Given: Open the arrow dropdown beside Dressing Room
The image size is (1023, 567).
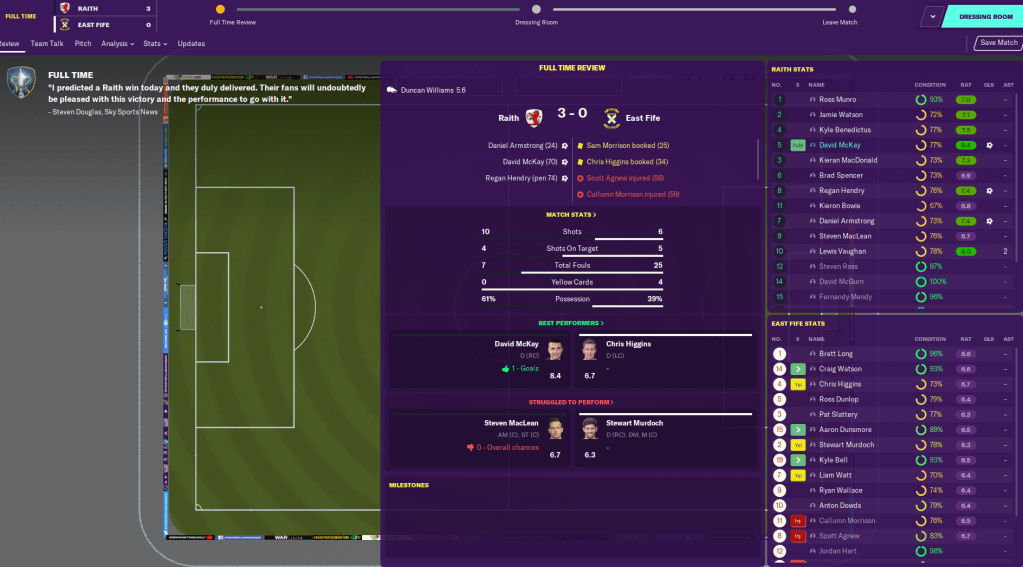Looking at the screenshot, I should pos(932,16).
